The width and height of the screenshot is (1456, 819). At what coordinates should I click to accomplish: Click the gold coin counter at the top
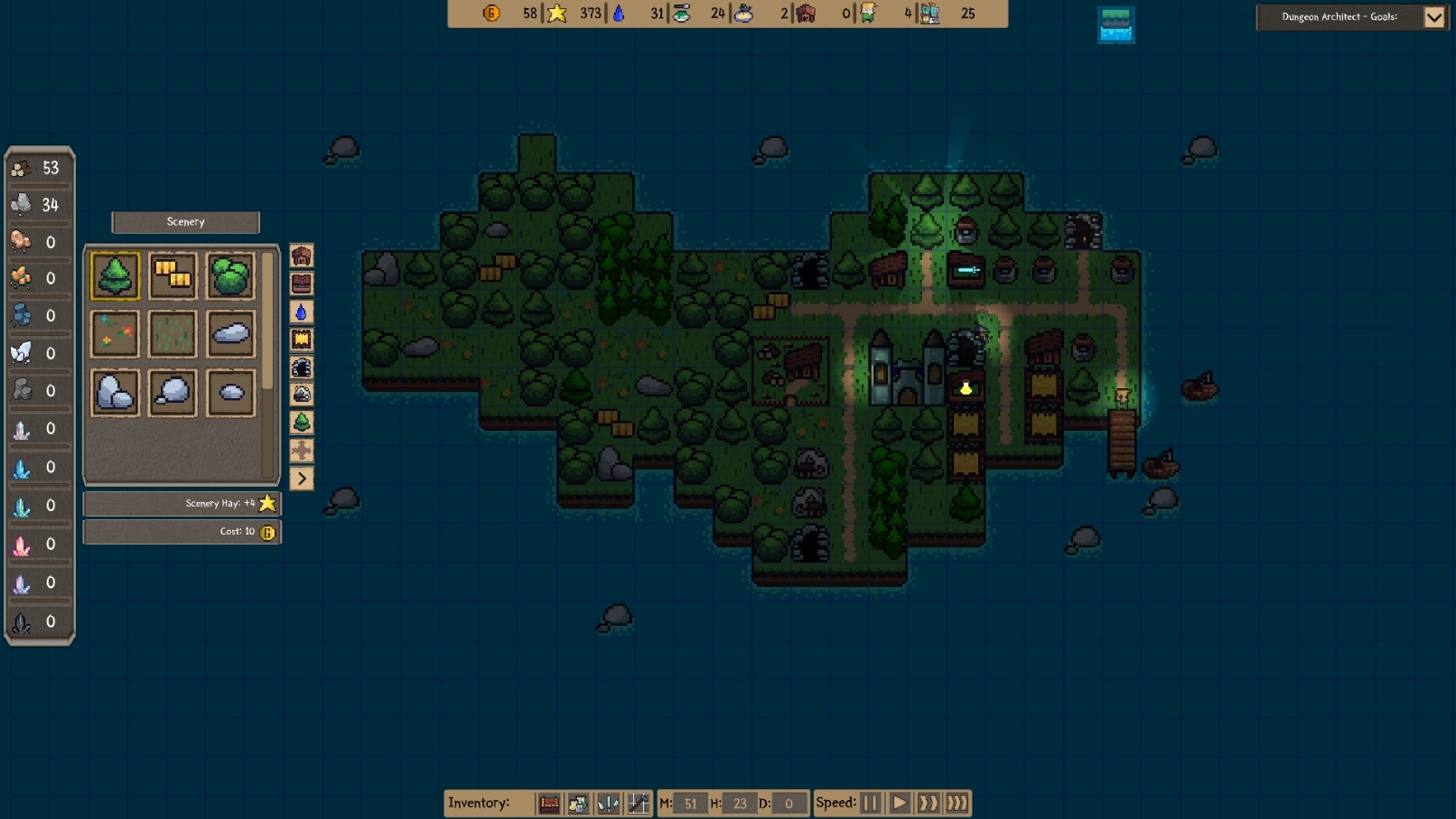[490, 14]
